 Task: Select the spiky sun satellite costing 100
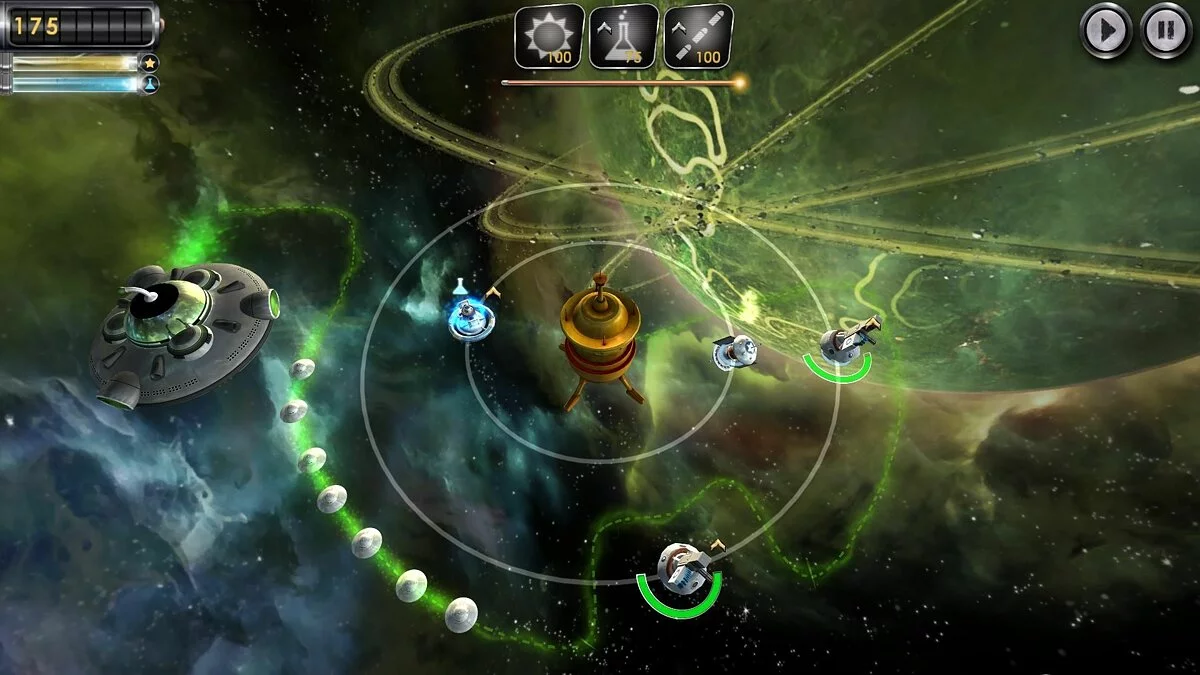(x=549, y=37)
